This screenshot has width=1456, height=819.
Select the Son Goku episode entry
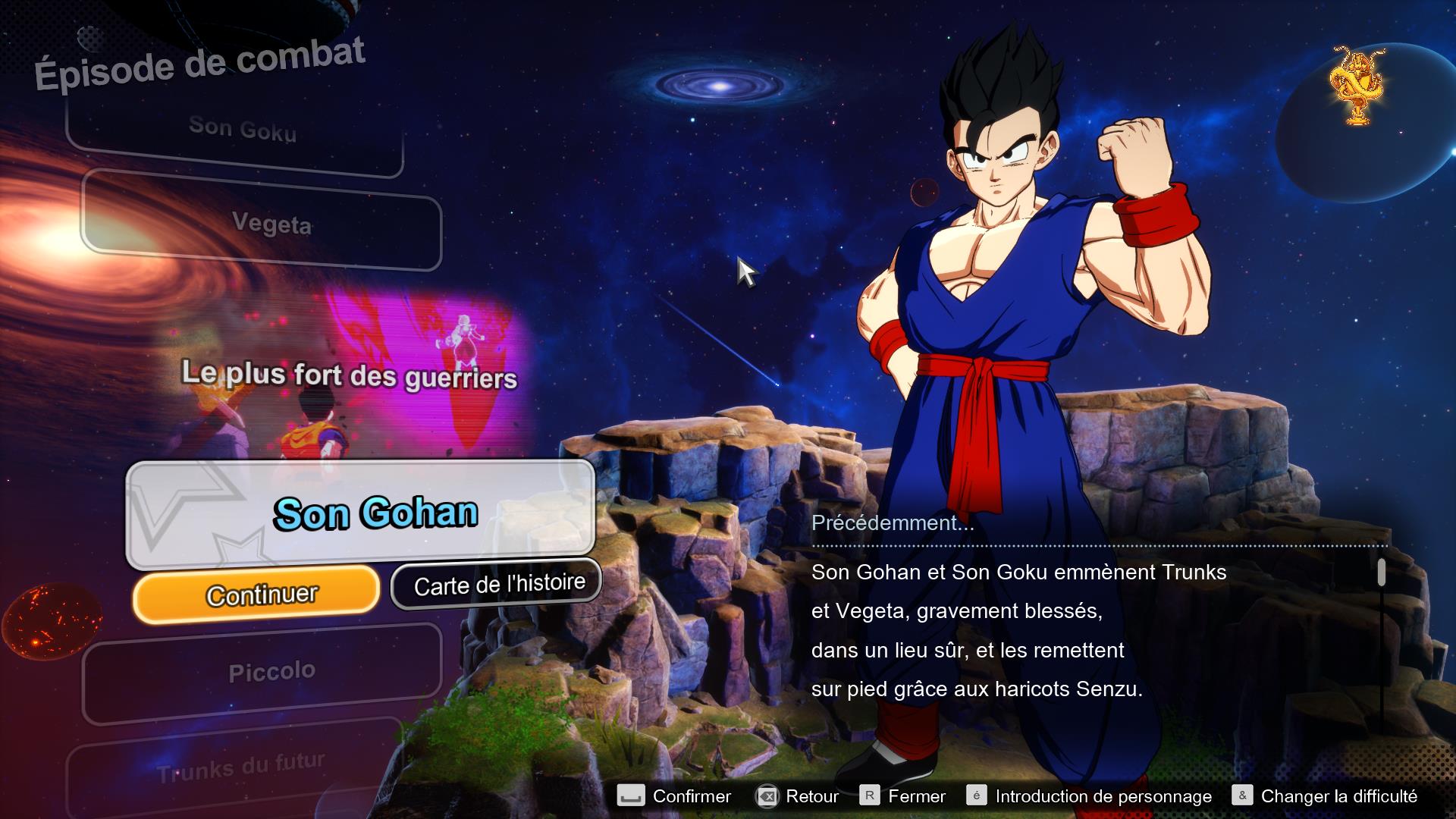click(x=243, y=129)
